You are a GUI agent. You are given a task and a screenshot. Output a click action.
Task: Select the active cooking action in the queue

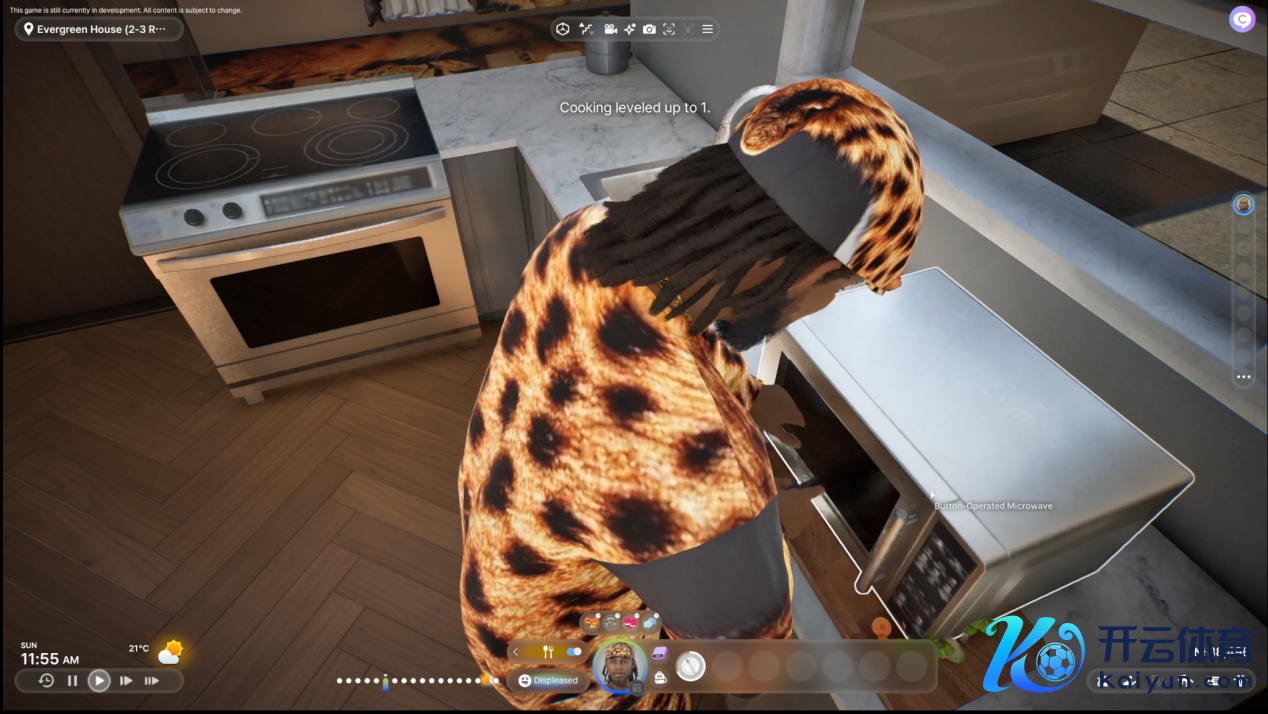pos(691,665)
